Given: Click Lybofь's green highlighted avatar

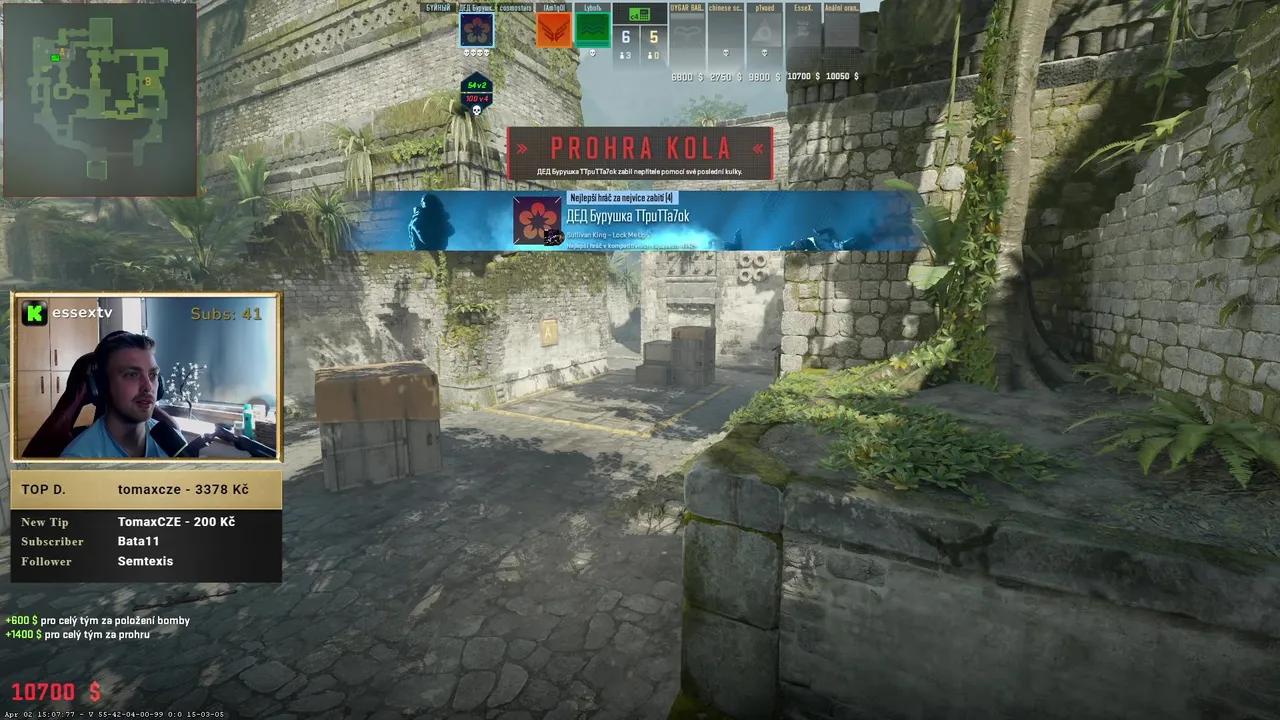Looking at the screenshot, I should point(592,31).
